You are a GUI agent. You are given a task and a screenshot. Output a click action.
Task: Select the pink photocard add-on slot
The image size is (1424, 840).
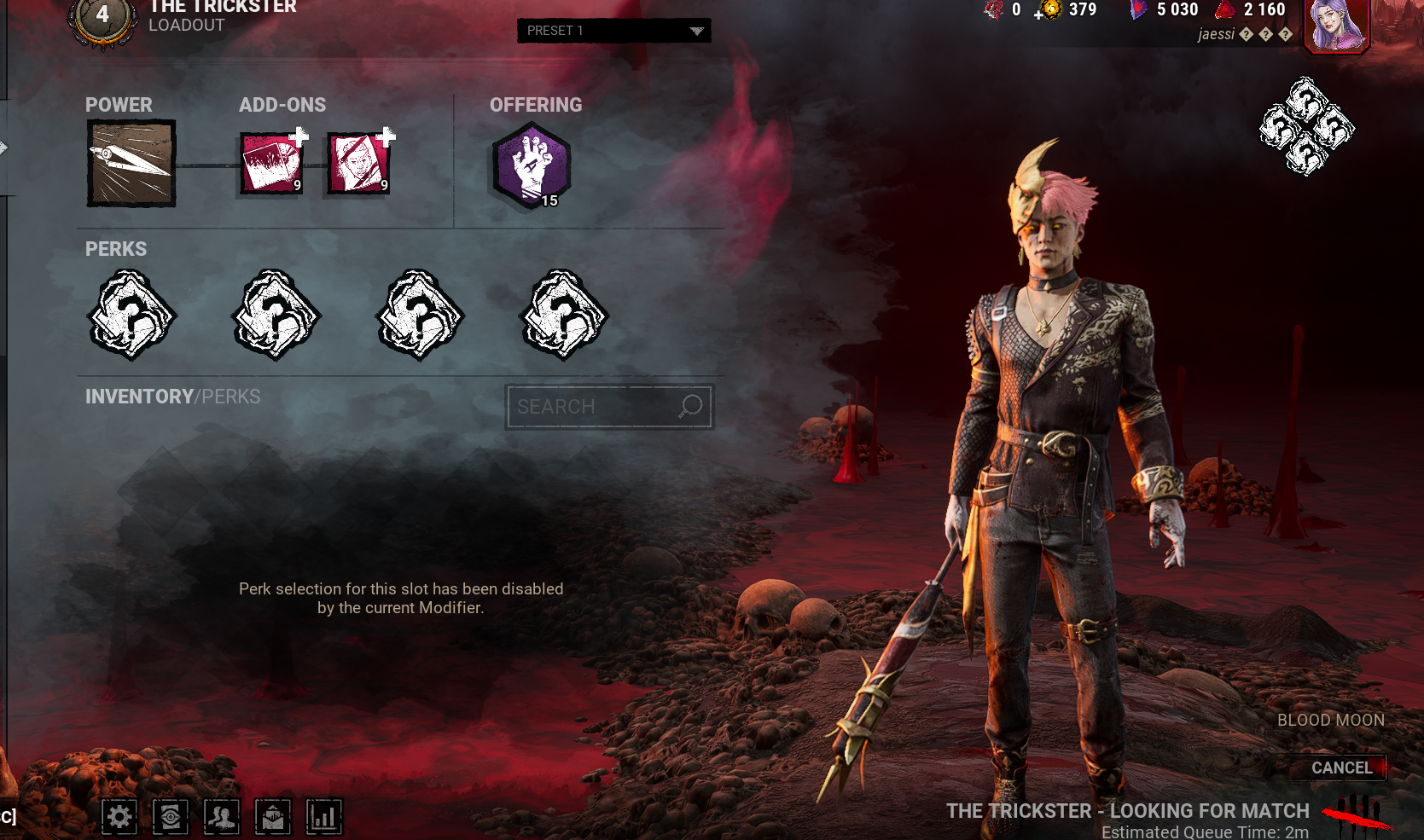(271, 164)
